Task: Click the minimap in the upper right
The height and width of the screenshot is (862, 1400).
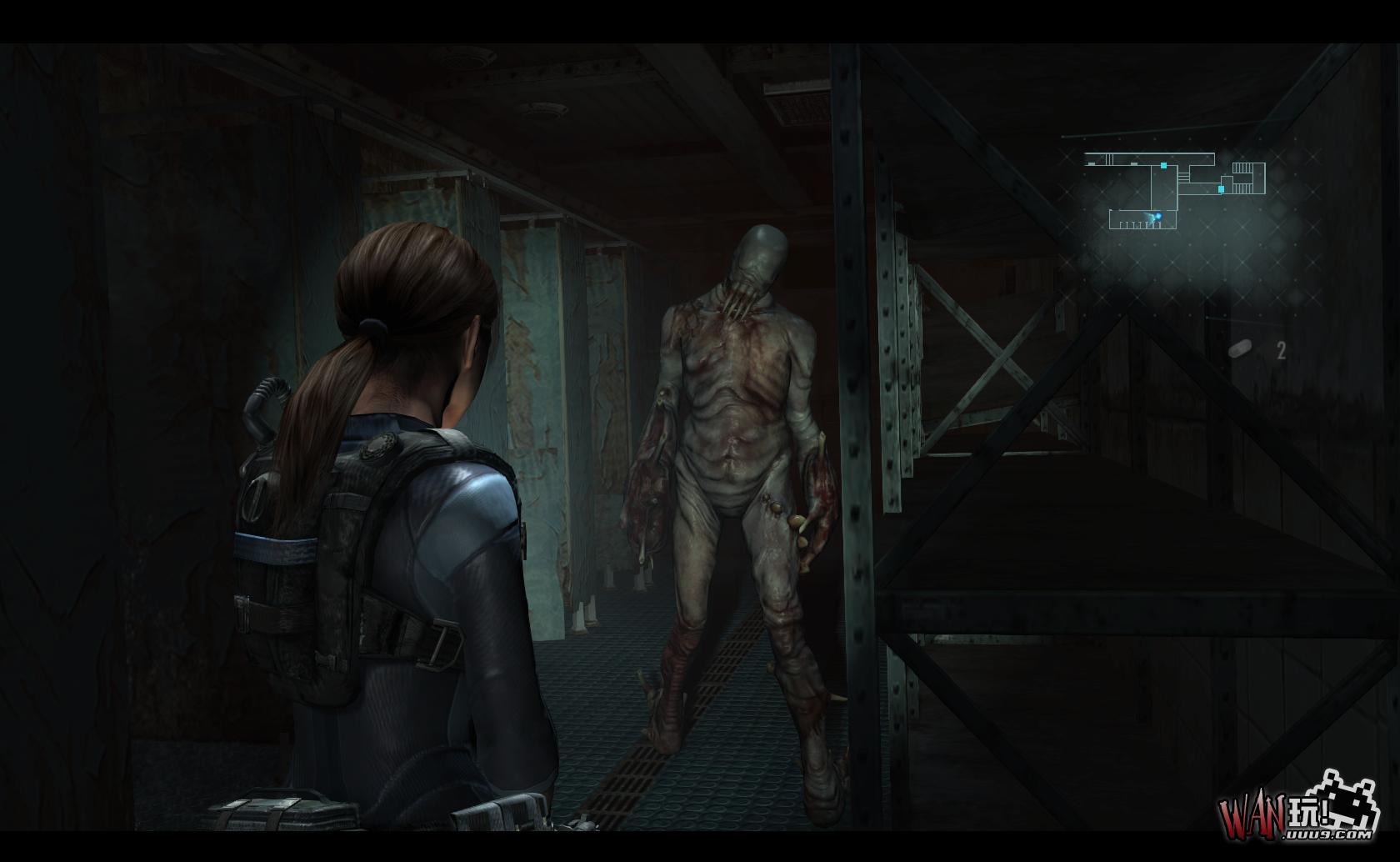Action: pos(1175,190)
